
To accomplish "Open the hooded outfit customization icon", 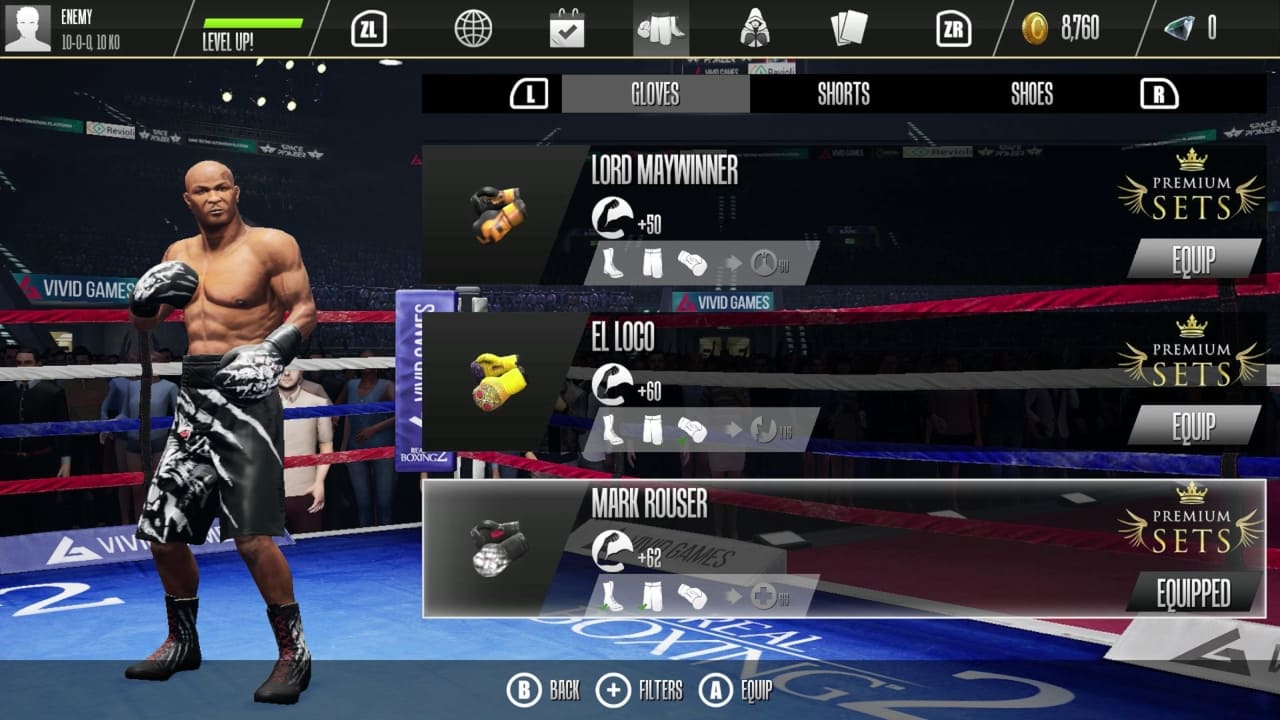I will point(754,29).
